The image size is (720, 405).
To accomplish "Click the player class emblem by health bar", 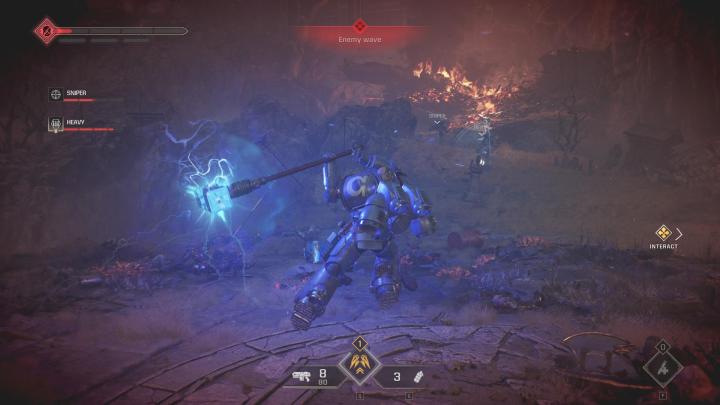I will pyautogui.click(x=45, y=31).
